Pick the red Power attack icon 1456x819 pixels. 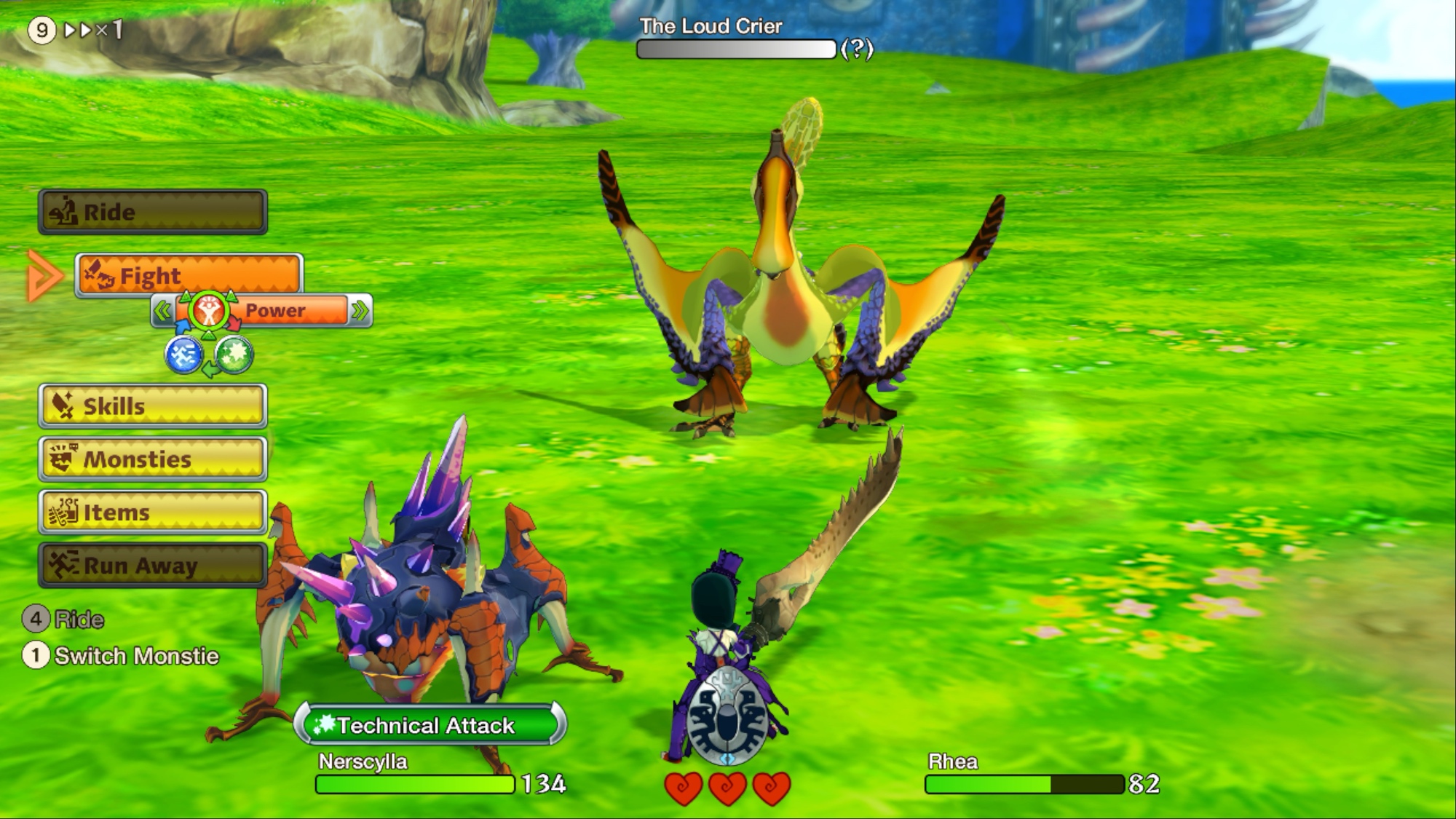[209, 312]
